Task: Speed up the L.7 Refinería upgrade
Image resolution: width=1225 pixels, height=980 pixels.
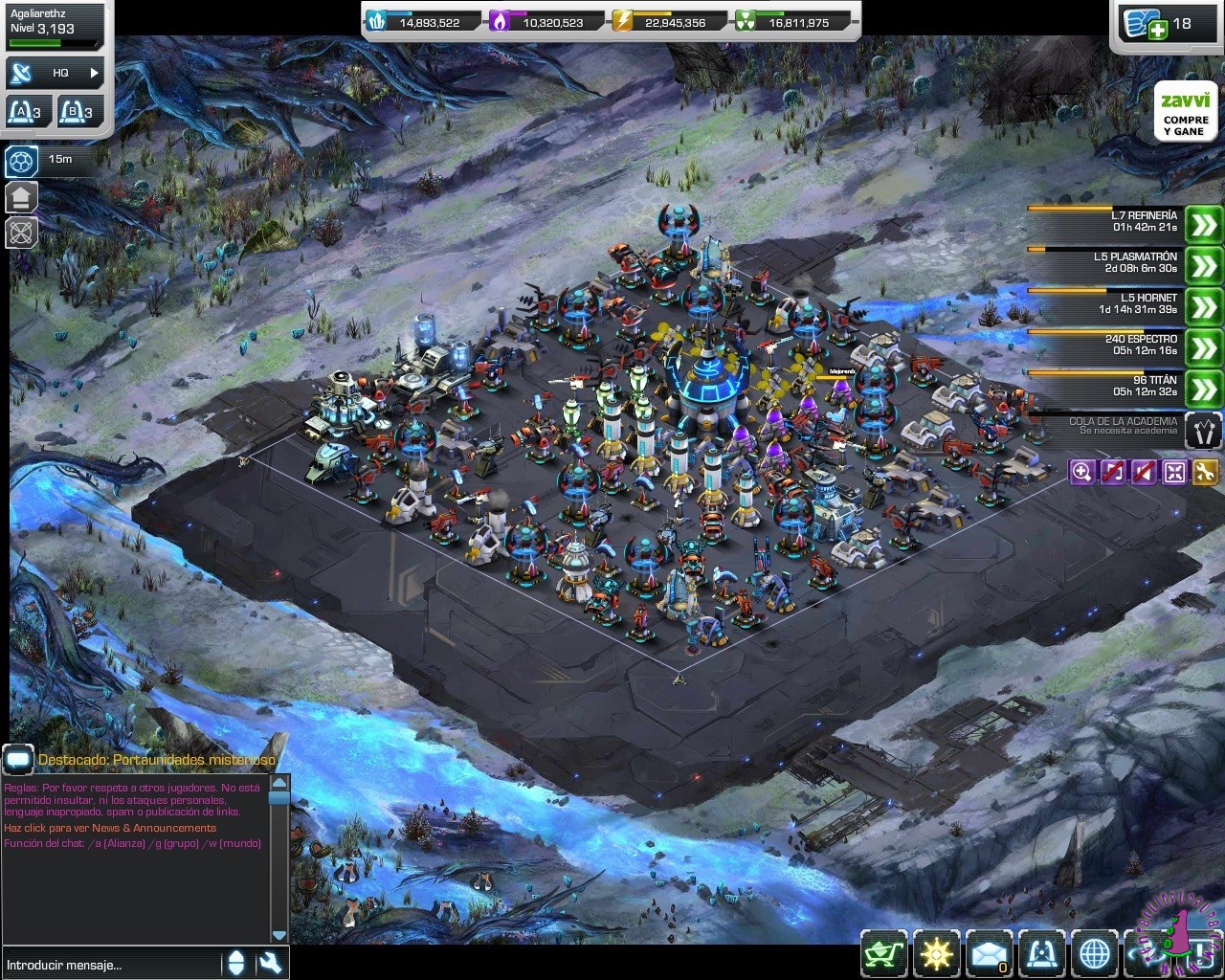Action: (1203, 226)
